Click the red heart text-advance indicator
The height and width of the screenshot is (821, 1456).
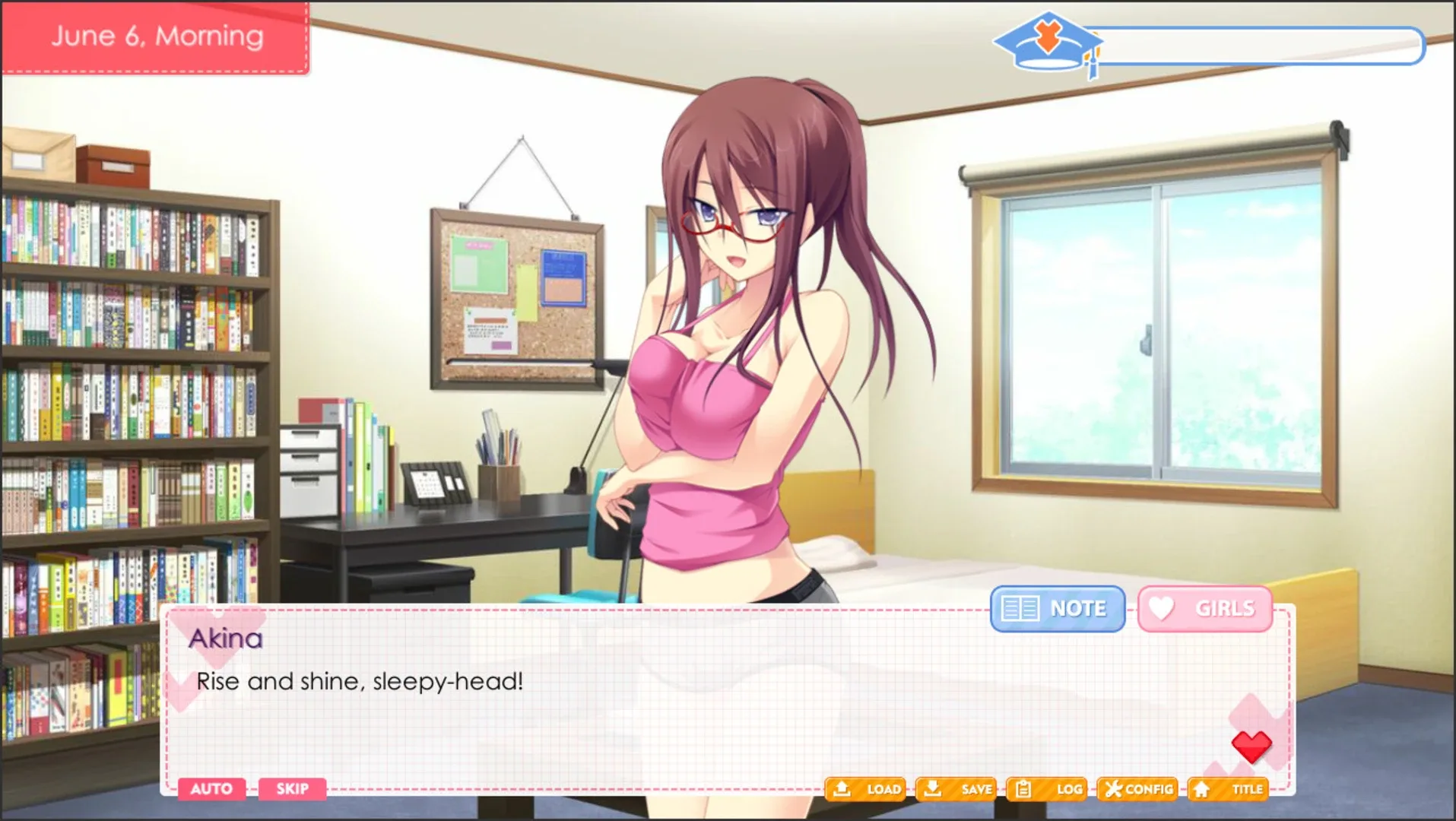pos(1252,746)
